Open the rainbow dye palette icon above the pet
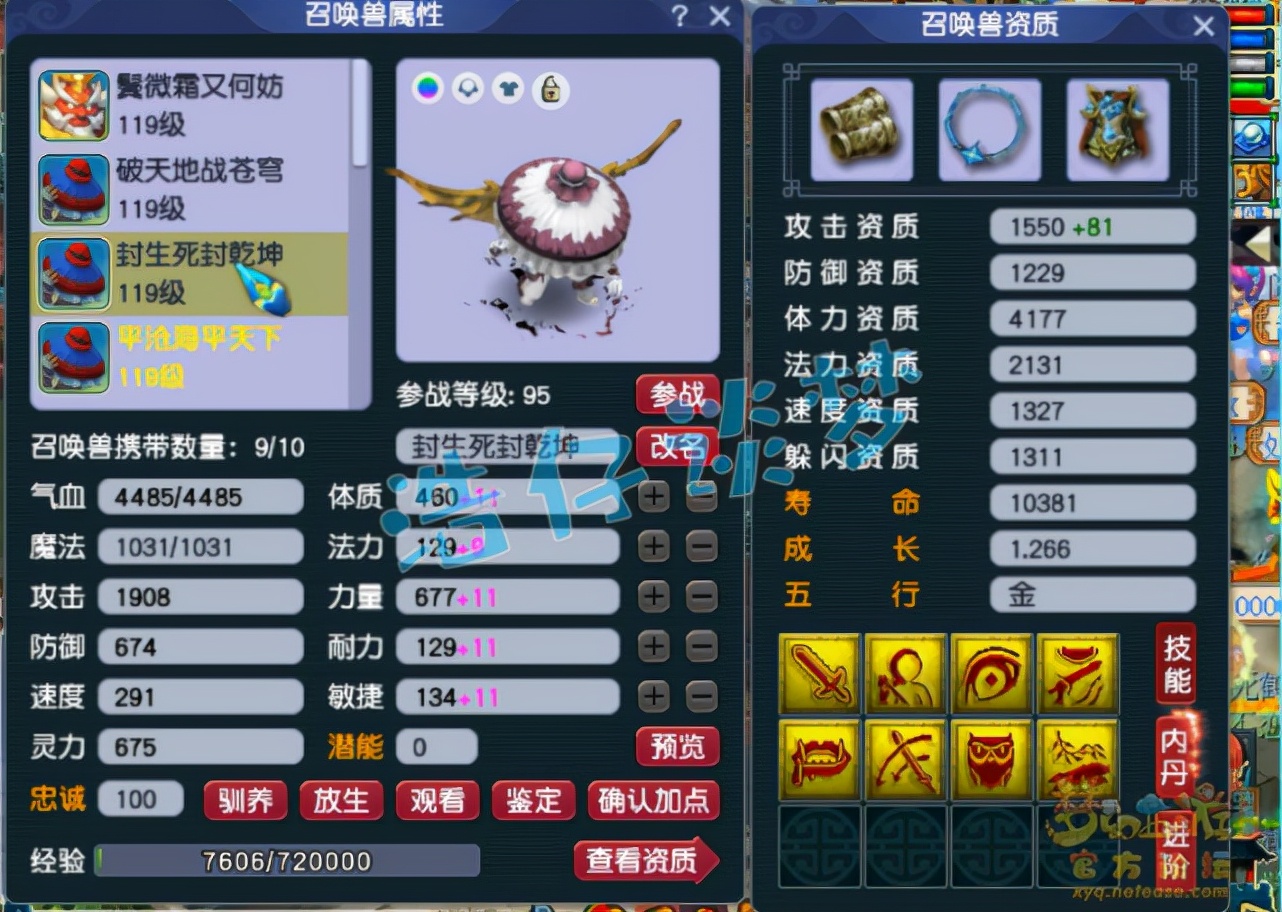 point(425,90)
